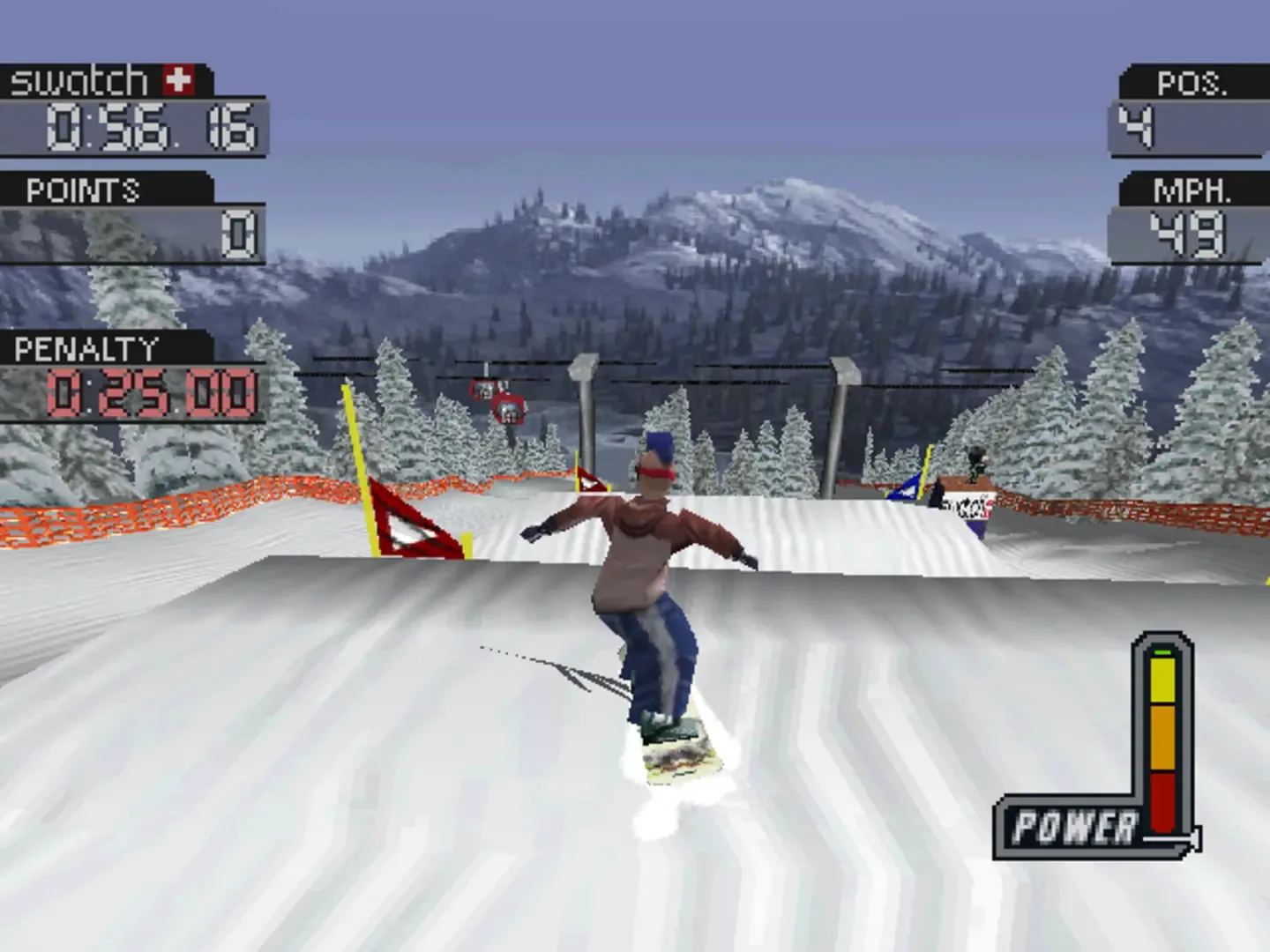
Task: Click the POWER text label
Action: (1076, 824)
